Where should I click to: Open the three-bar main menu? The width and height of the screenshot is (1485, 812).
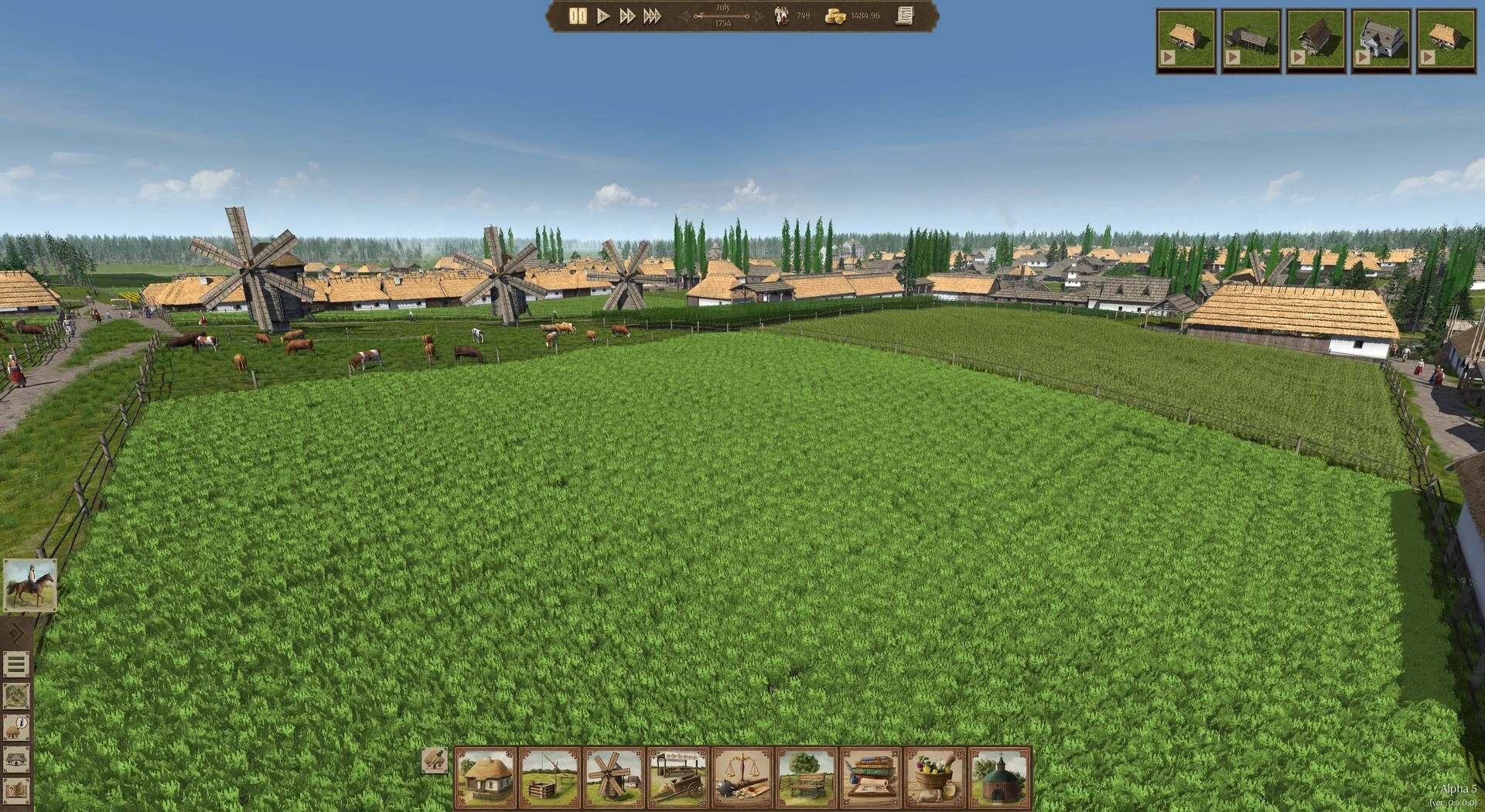[x=16, y=664]
